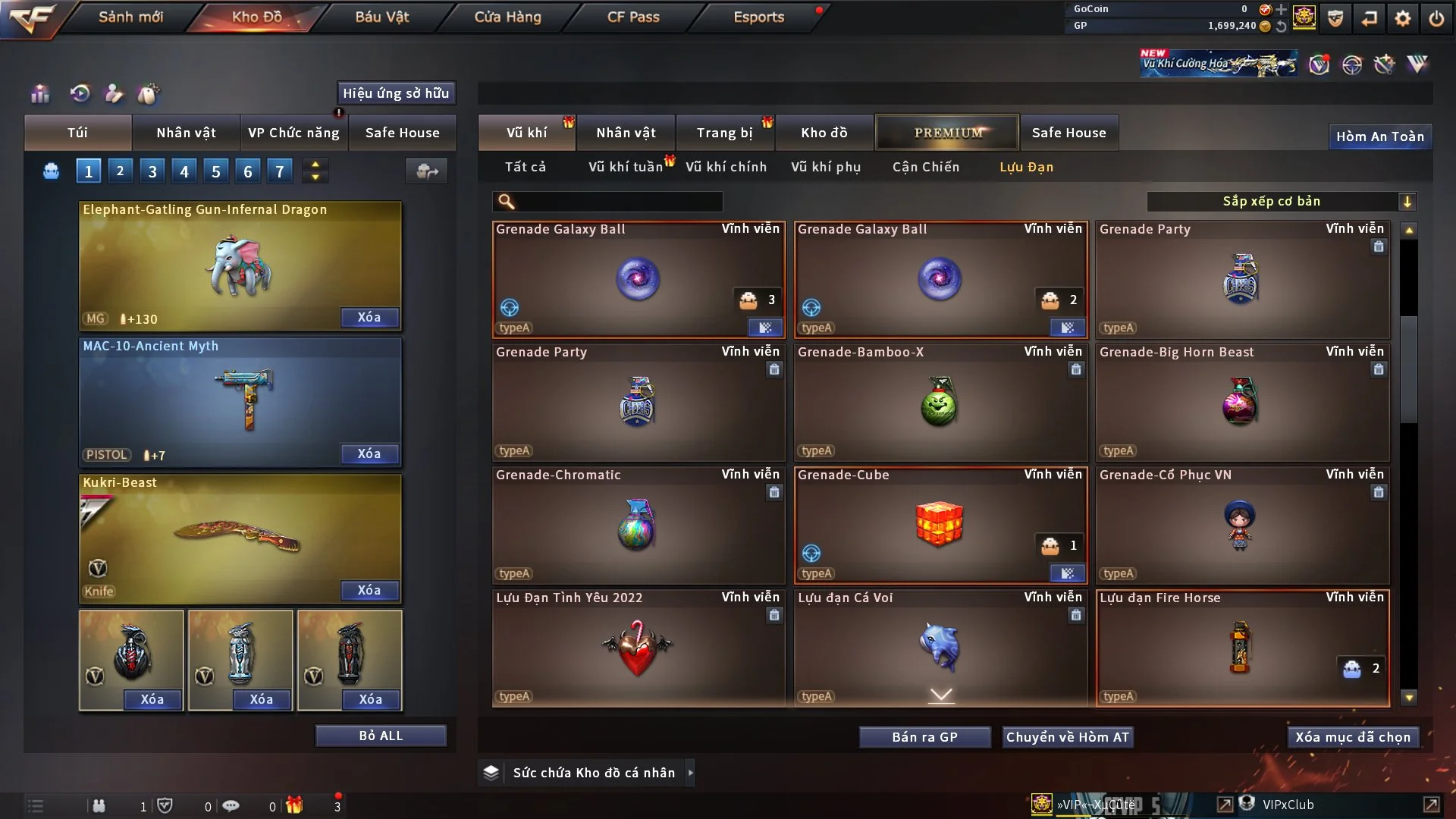The width and height of the screenshot is (1456, 819).
Task: Delete selection with Xóa mục đã chọn
Action: [x=1353, y=737]
